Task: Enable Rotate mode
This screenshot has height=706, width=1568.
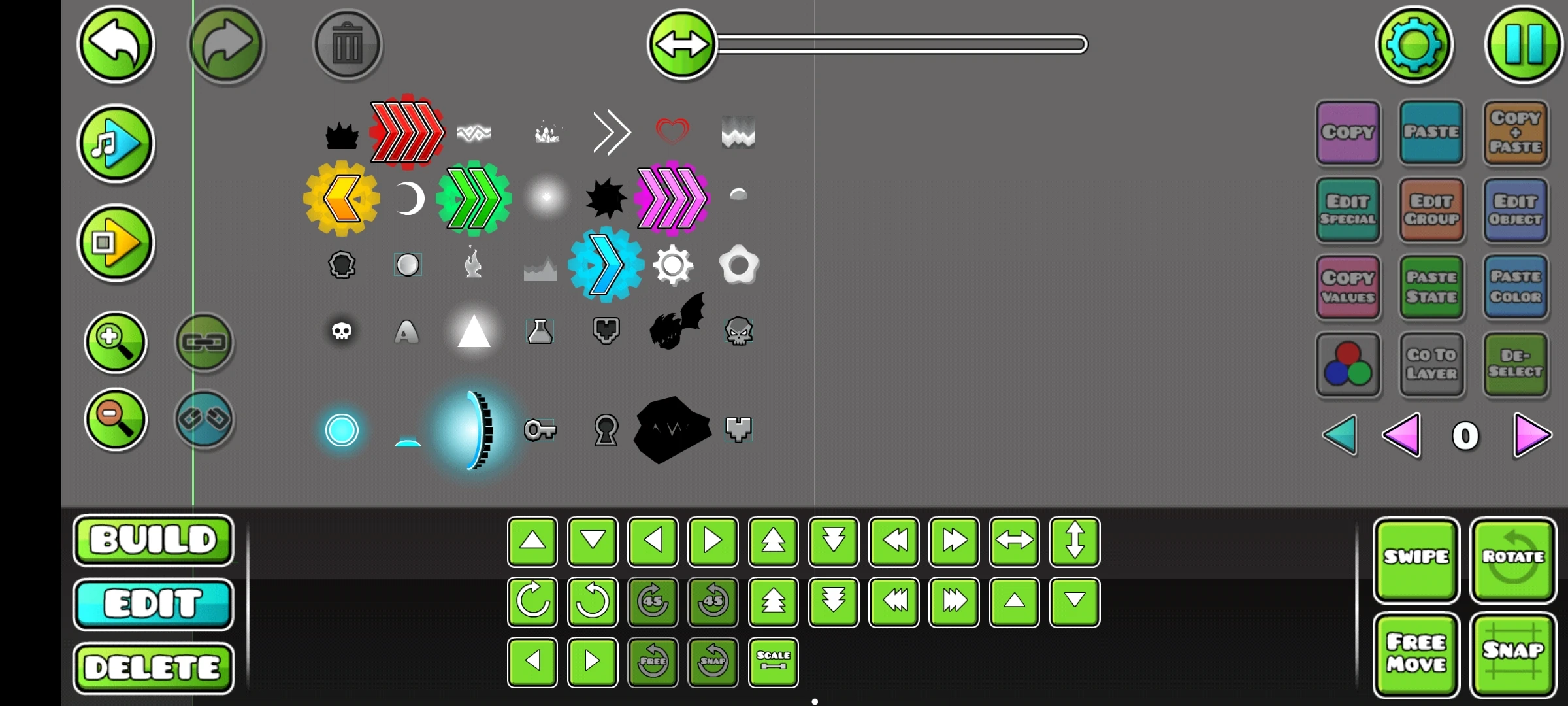Action: tap(1514, 559)
